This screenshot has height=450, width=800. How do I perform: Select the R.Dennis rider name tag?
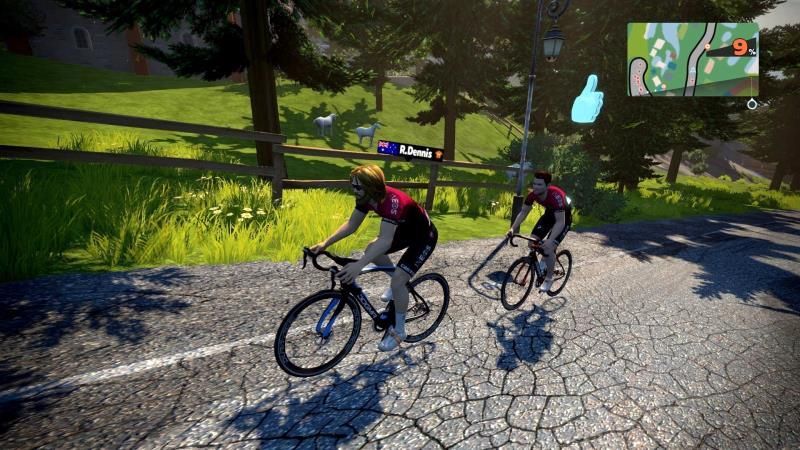pyautogui.click(x=410, y=149)
